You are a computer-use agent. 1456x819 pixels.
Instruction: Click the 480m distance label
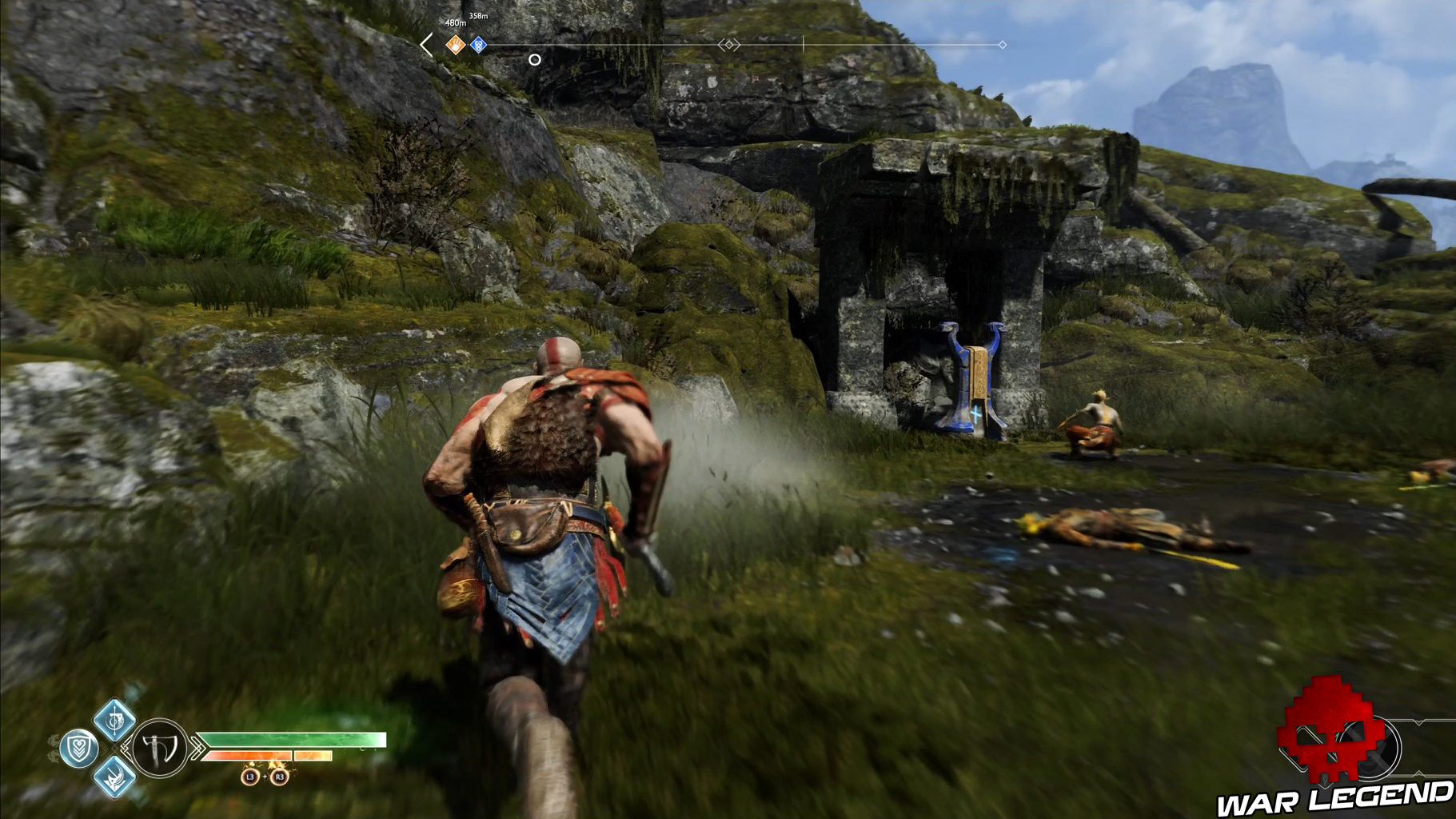[x=455, y=22]
